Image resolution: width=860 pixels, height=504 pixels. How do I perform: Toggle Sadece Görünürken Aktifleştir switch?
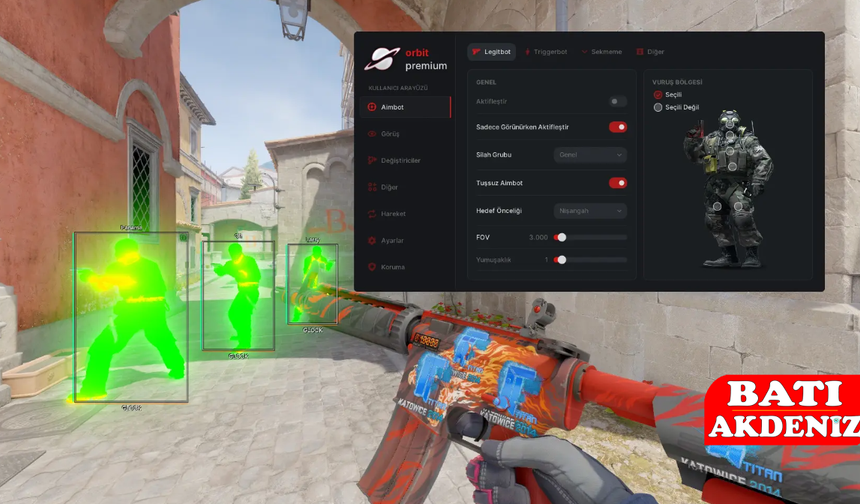click(x=618, y=127)
